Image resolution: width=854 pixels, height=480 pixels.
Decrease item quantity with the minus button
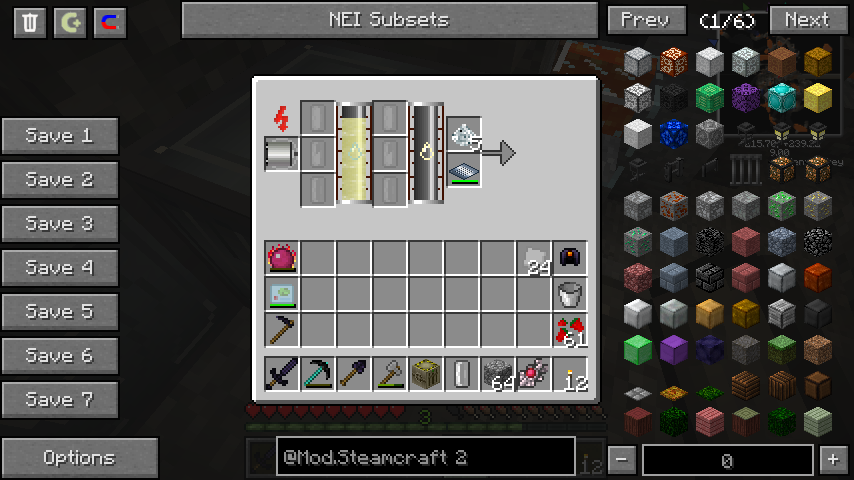(x=622, y=460)
